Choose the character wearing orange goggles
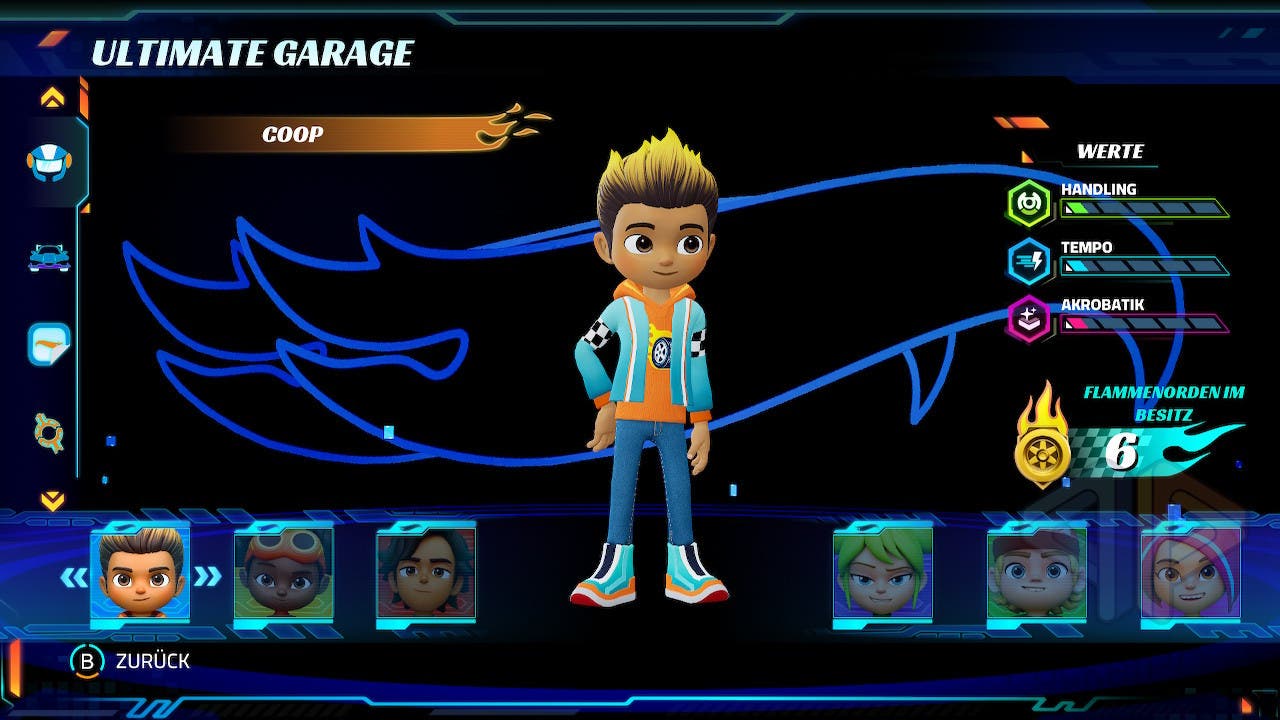The width and height of the screenshot is (1280, 720). point(283,574)
